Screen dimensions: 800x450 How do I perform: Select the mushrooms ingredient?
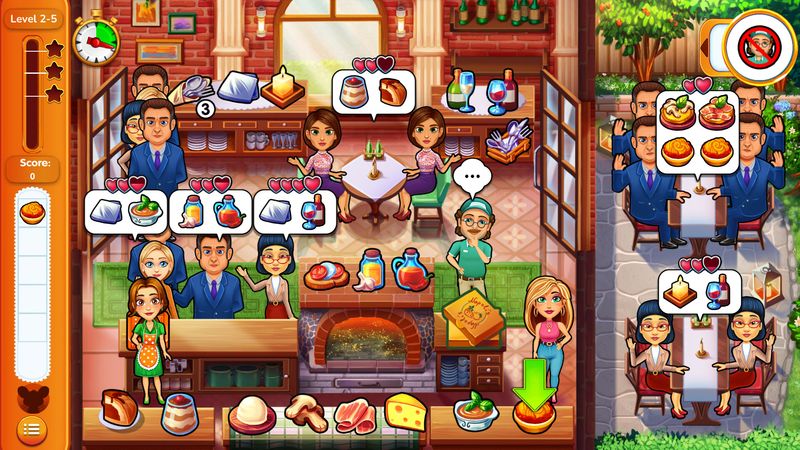[306, 410]
